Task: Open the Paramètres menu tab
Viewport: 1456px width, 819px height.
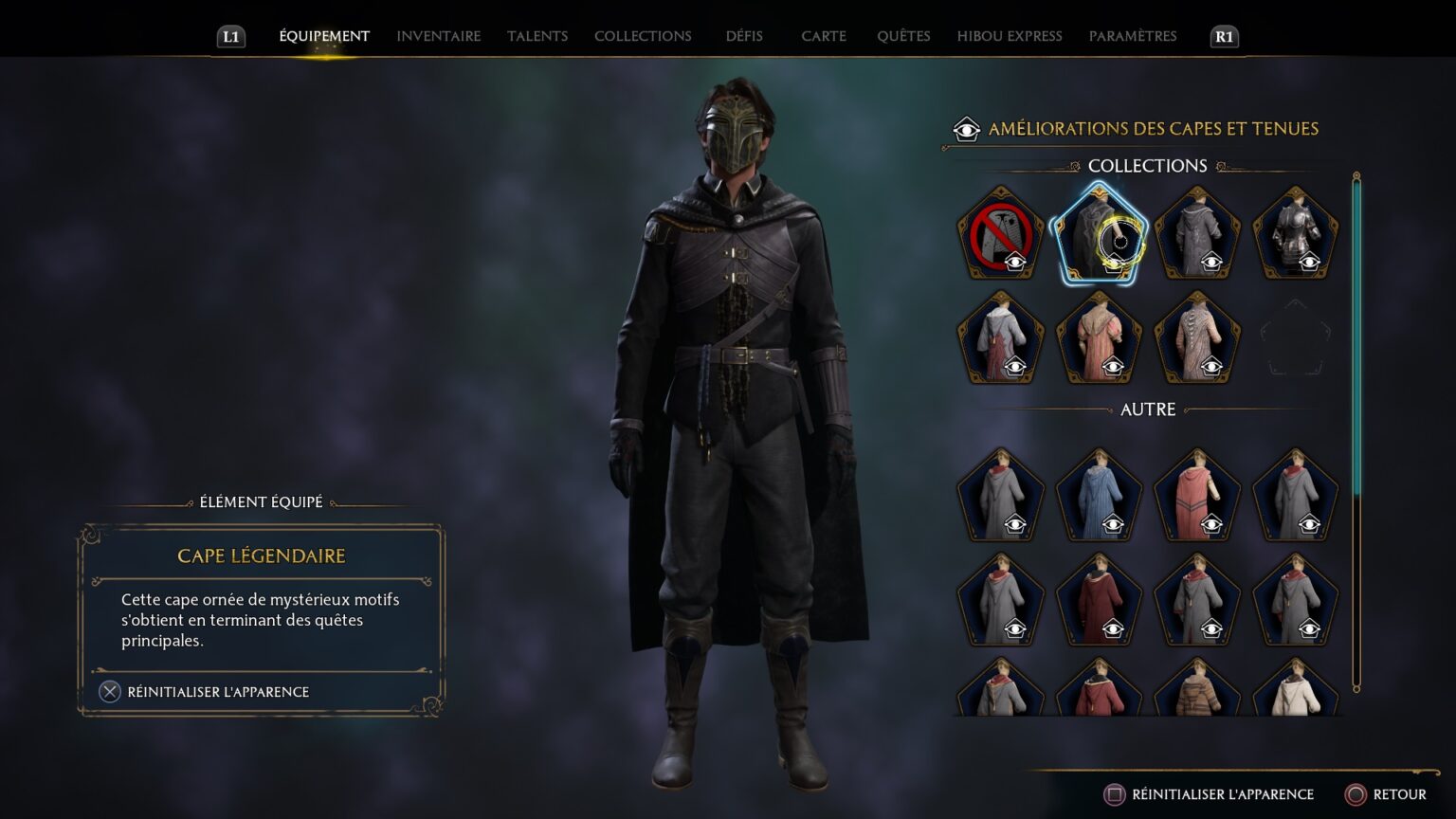Action: point(1133,36)
